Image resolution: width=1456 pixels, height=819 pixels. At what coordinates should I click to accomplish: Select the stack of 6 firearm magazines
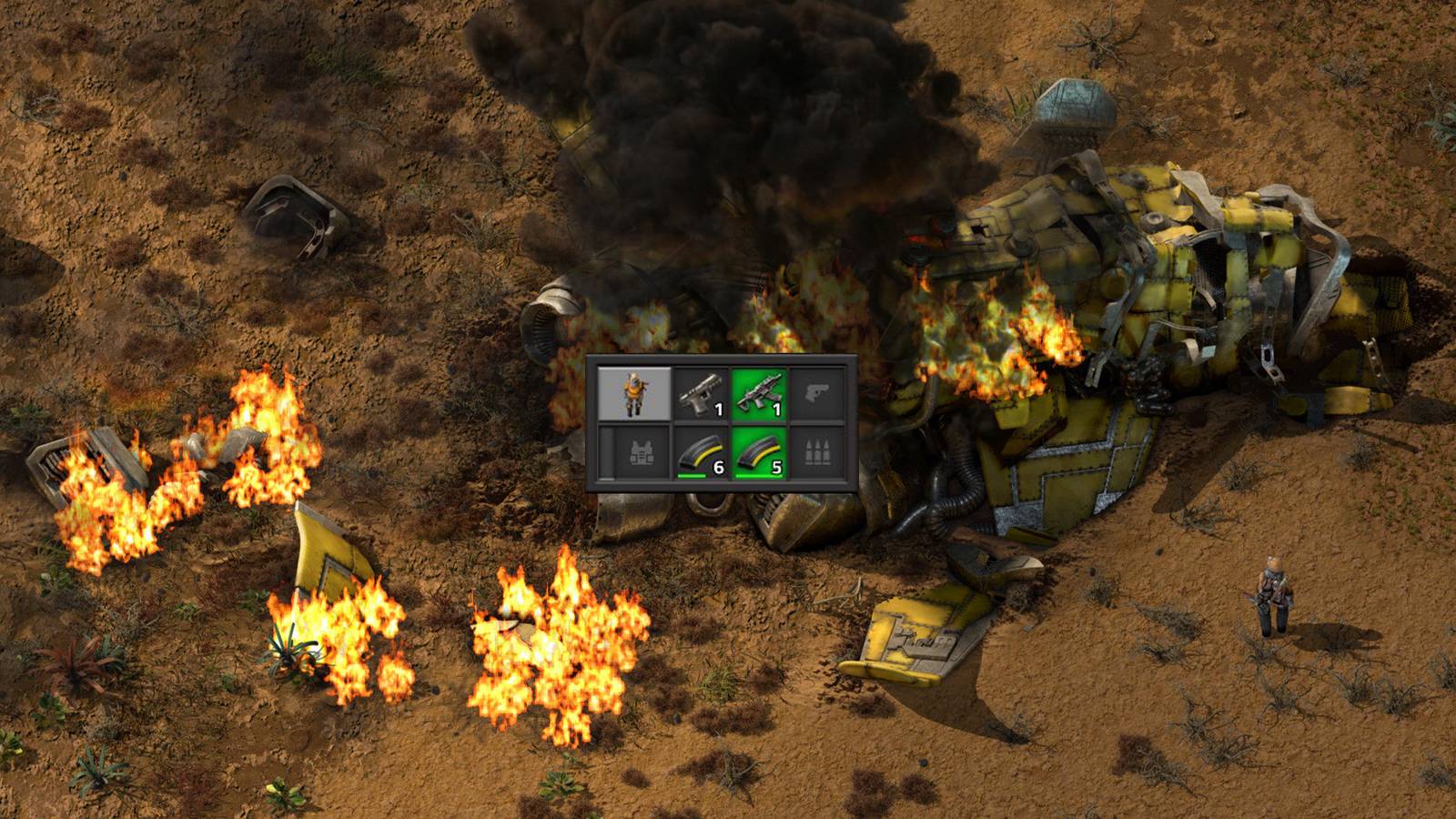(x=701, y=452)
